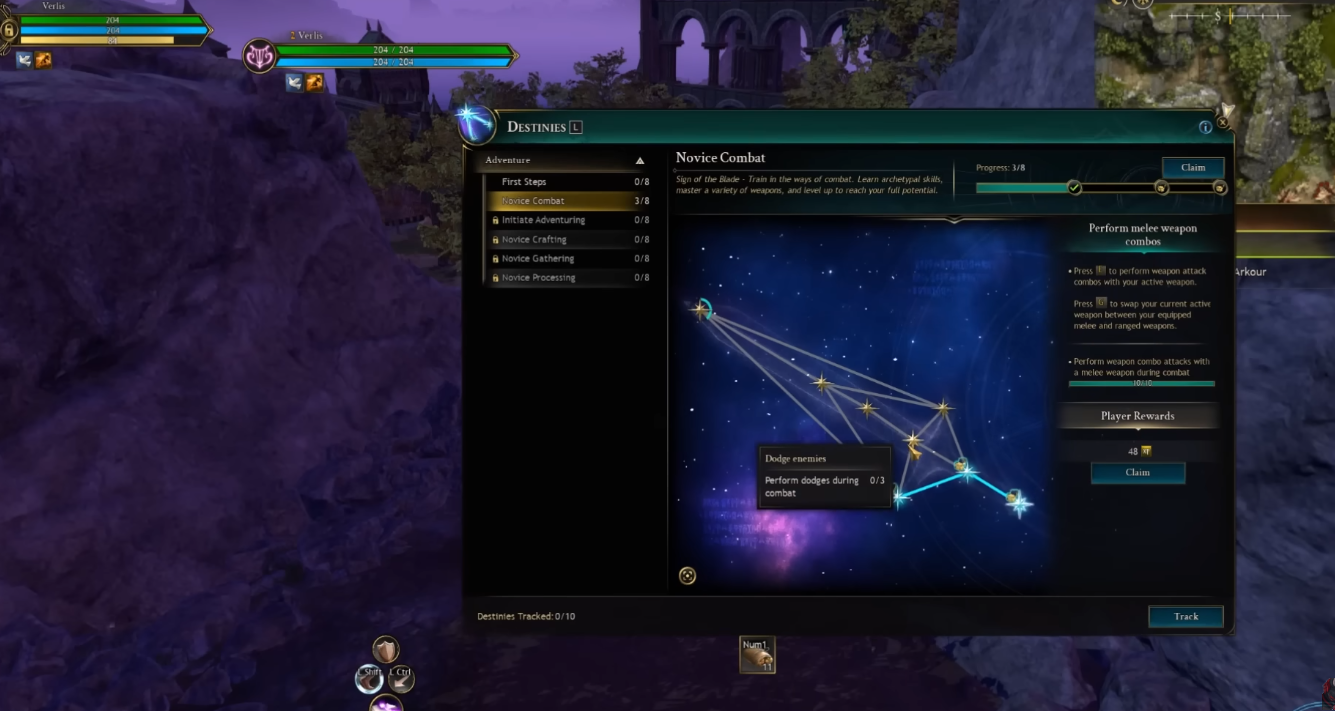1335x711 pixels.
Task: Open the minimap in the corner
Action: point(1215,90)
